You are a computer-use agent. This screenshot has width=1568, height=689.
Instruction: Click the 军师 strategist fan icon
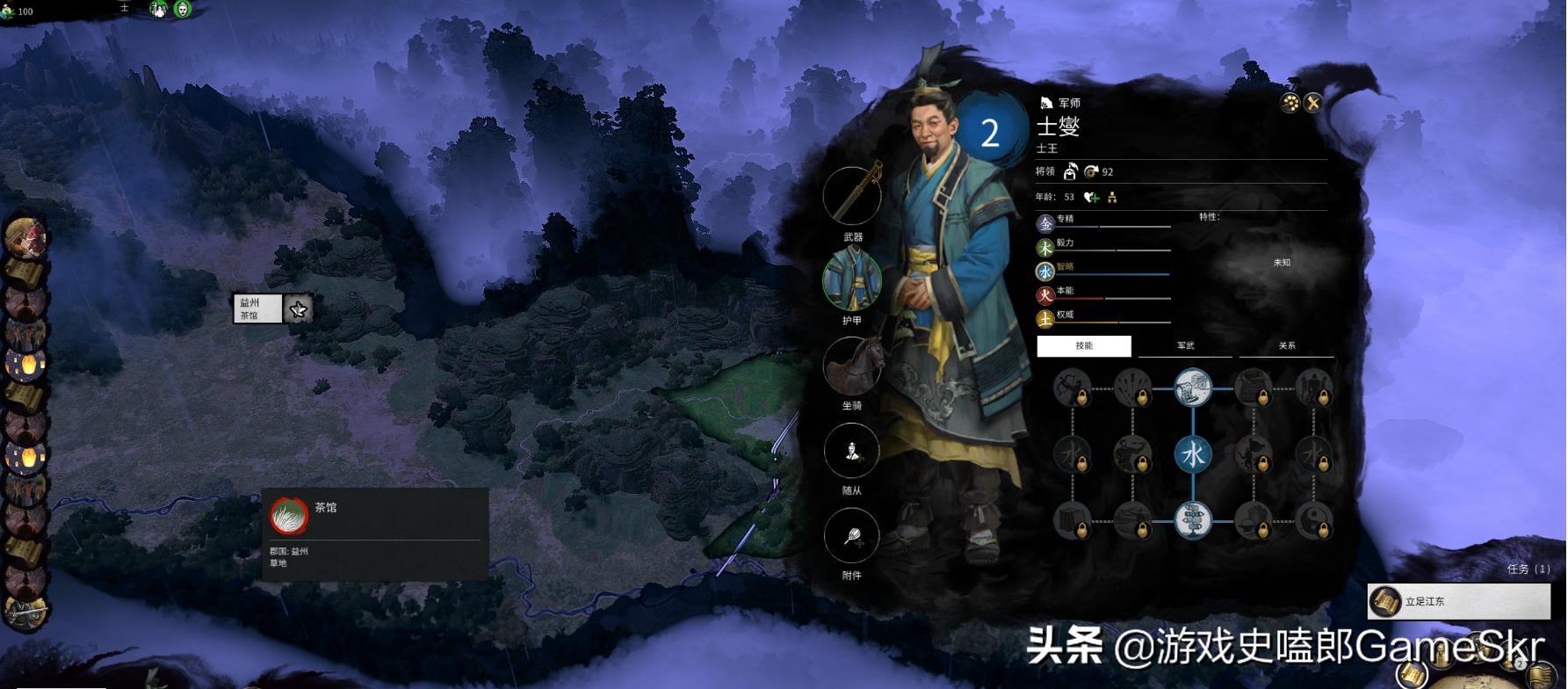(x=1045, y=103)
